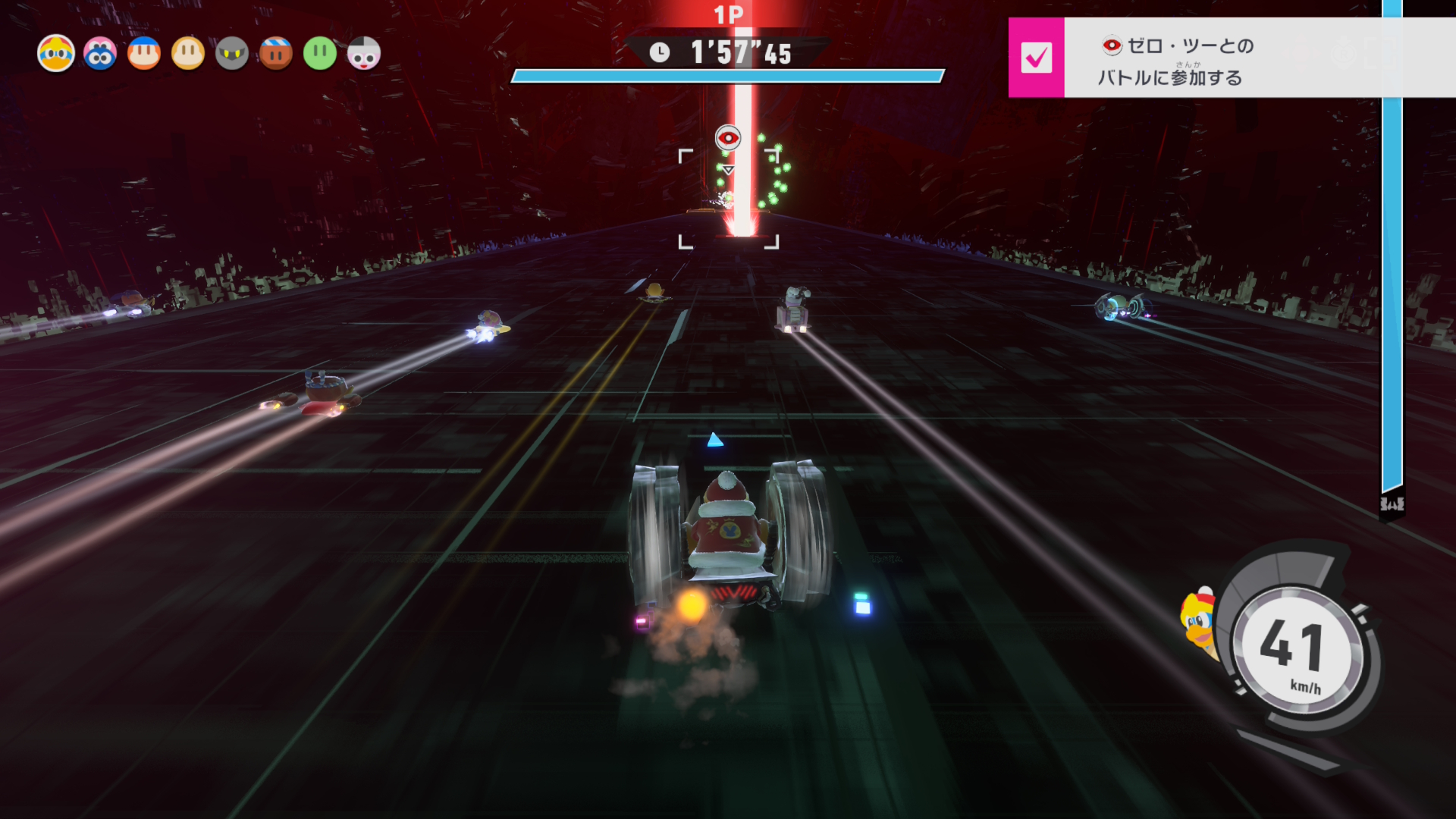1456x819 pixels.
Task: Pick the grey Meta Knight icon
Action: click(232, 54)
